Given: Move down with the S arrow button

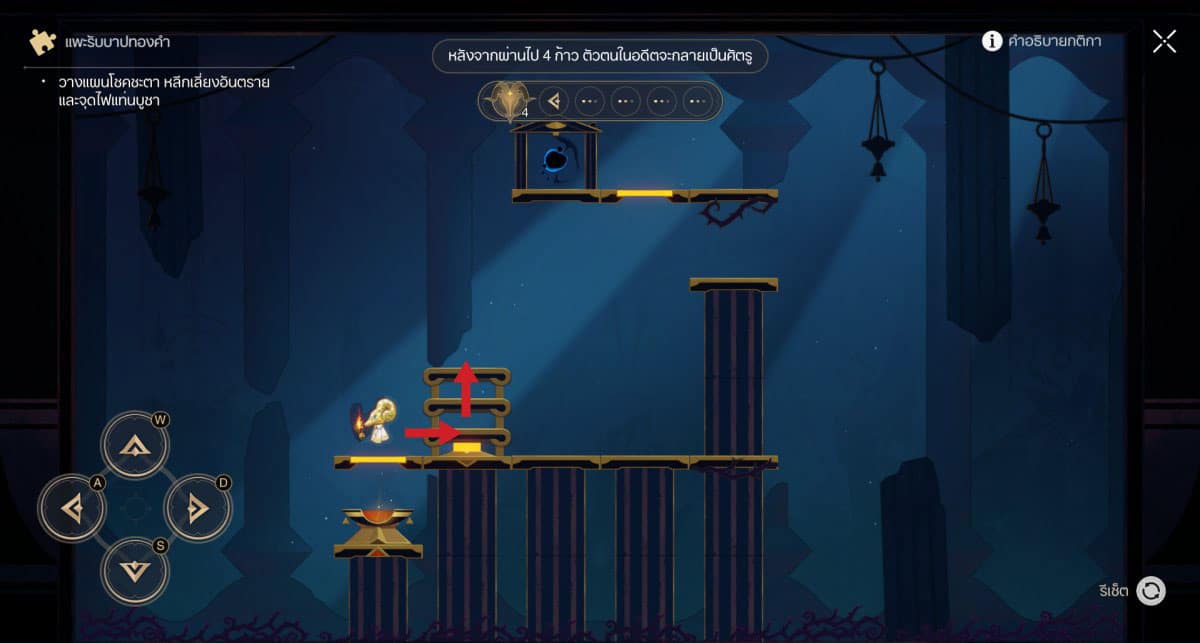Looking at the screenshot, I should (135, 571).
